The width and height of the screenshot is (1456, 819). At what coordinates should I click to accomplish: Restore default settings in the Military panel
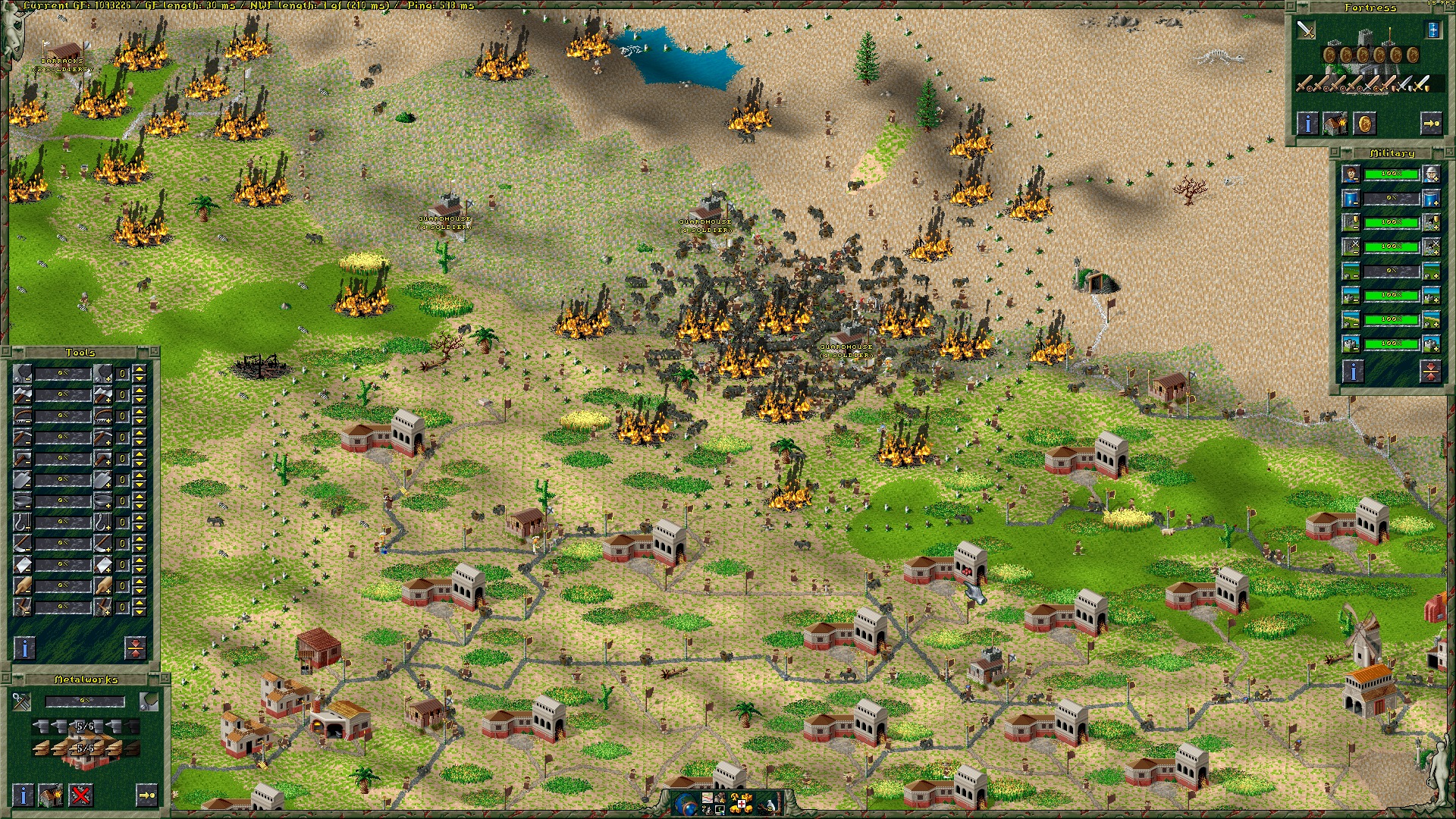(1430, 371)
